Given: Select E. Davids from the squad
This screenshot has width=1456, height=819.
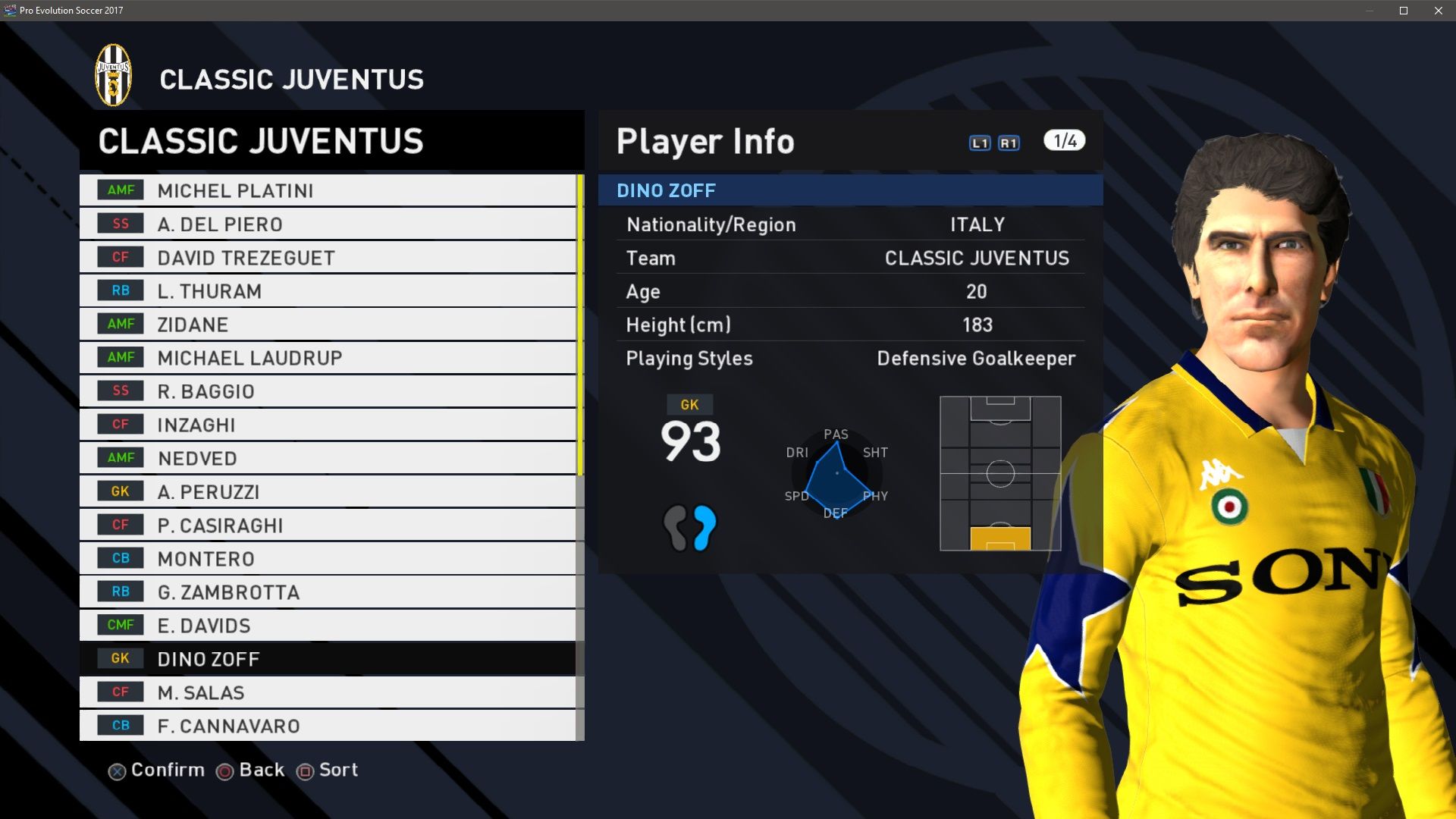Looking at the screenshot, I should pos(327,626).
